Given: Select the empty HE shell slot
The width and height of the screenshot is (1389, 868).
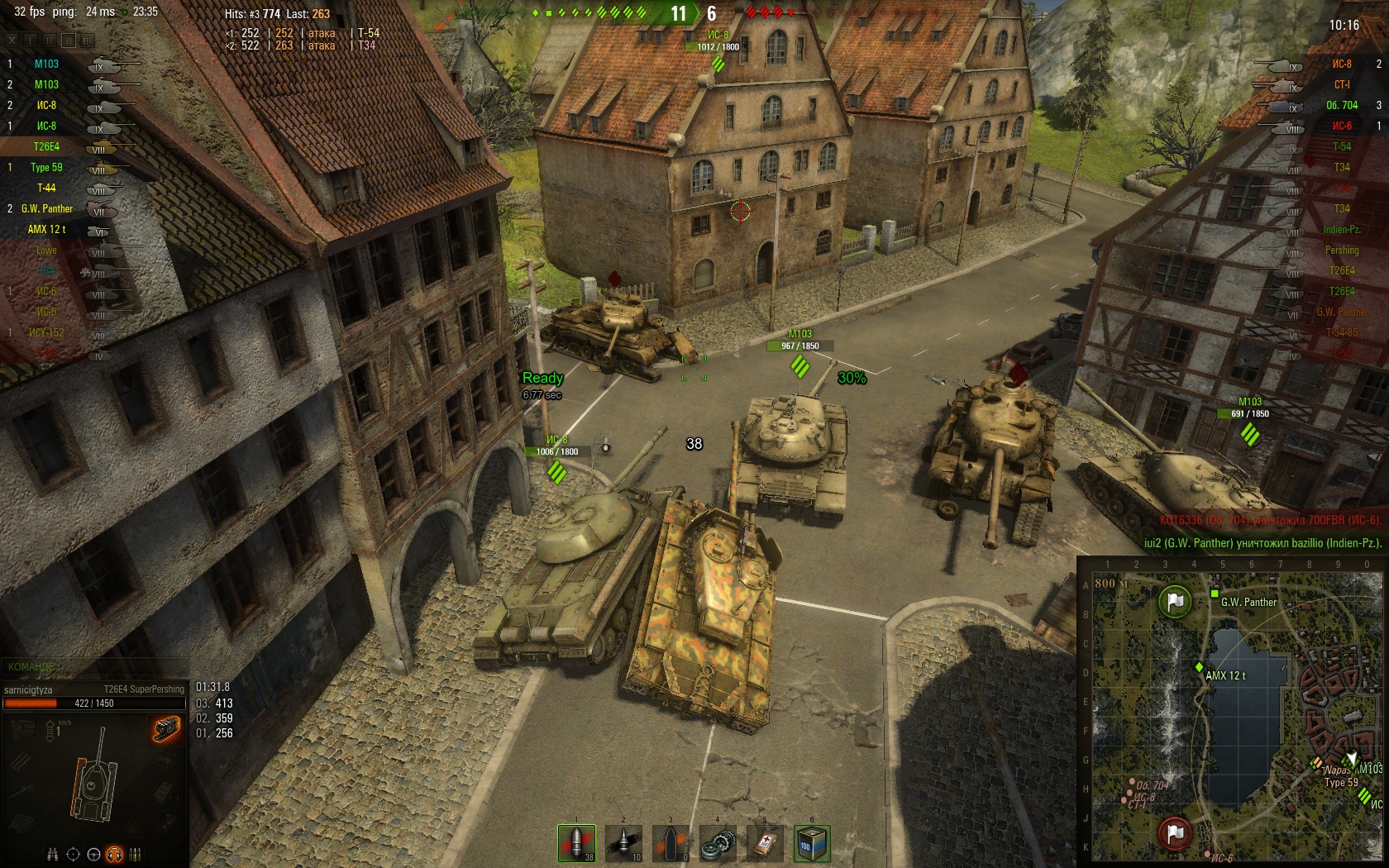Looking at the screenshot, I should point(671,843).
